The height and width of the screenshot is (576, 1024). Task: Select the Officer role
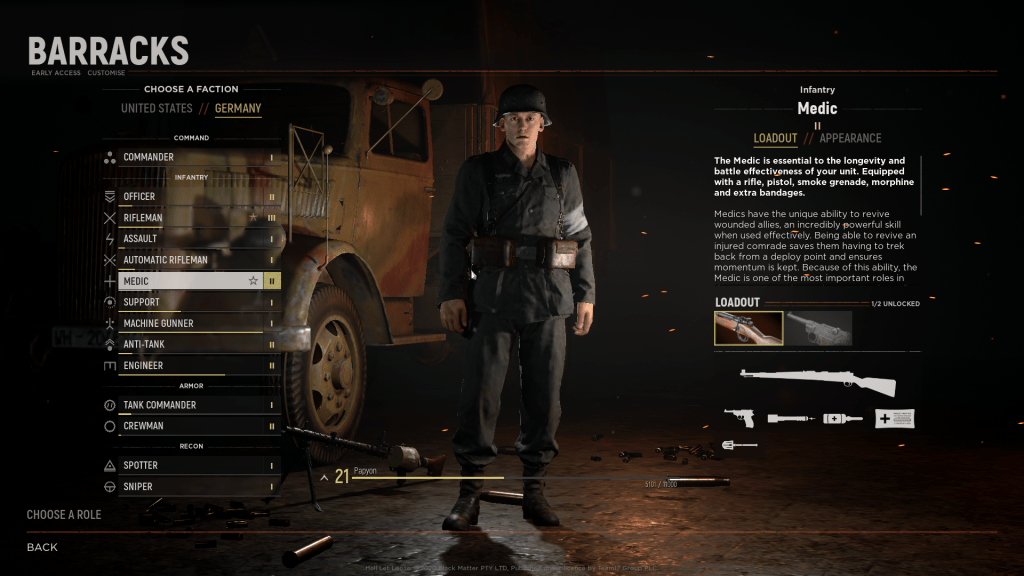click(x=190, y=197)
